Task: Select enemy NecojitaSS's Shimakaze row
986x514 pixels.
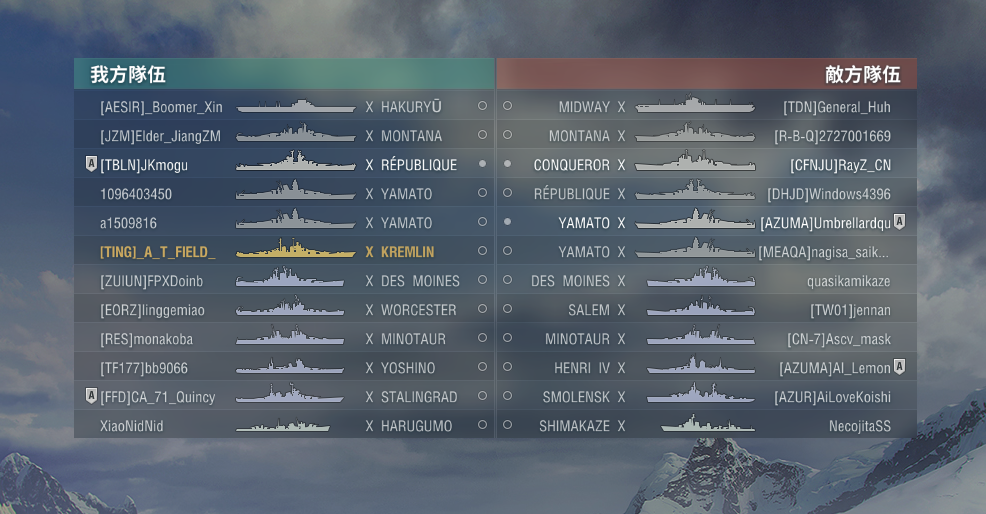Action: [x=706, y=426]
